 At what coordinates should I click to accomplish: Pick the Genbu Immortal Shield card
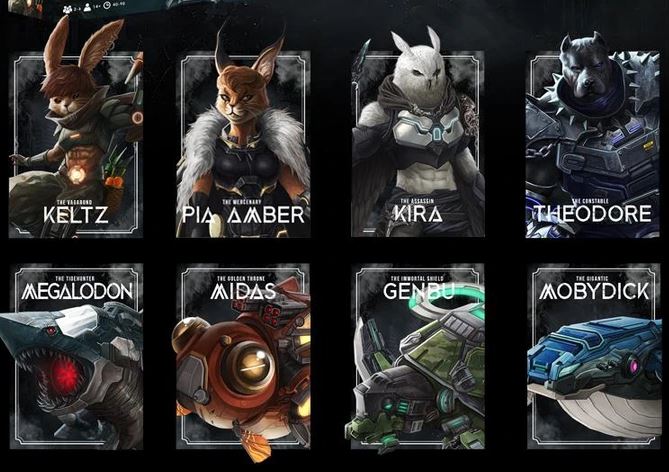(x=418, y=357)
